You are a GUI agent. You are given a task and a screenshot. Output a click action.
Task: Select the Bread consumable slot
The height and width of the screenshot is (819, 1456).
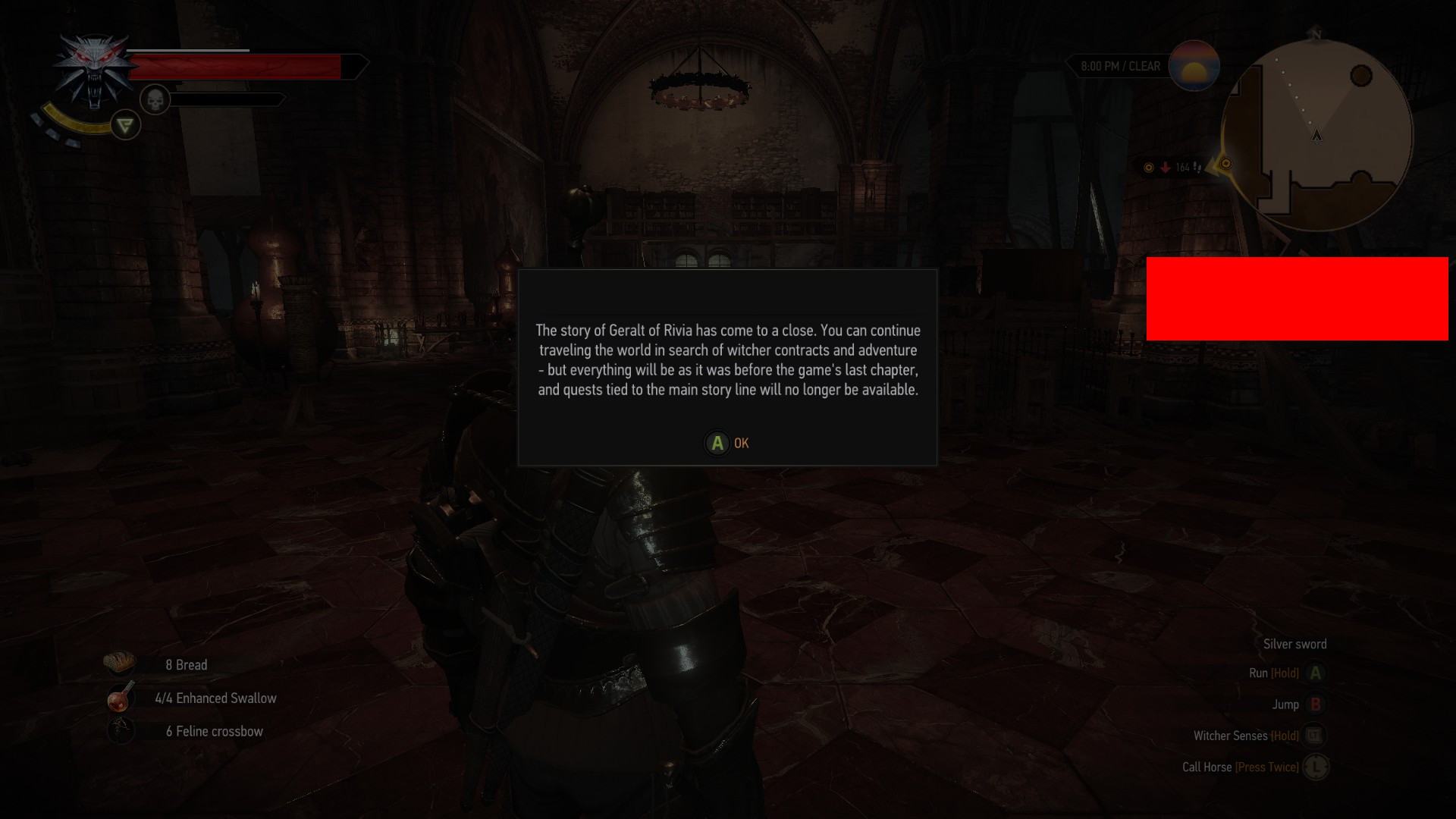[x=120, y=664]
